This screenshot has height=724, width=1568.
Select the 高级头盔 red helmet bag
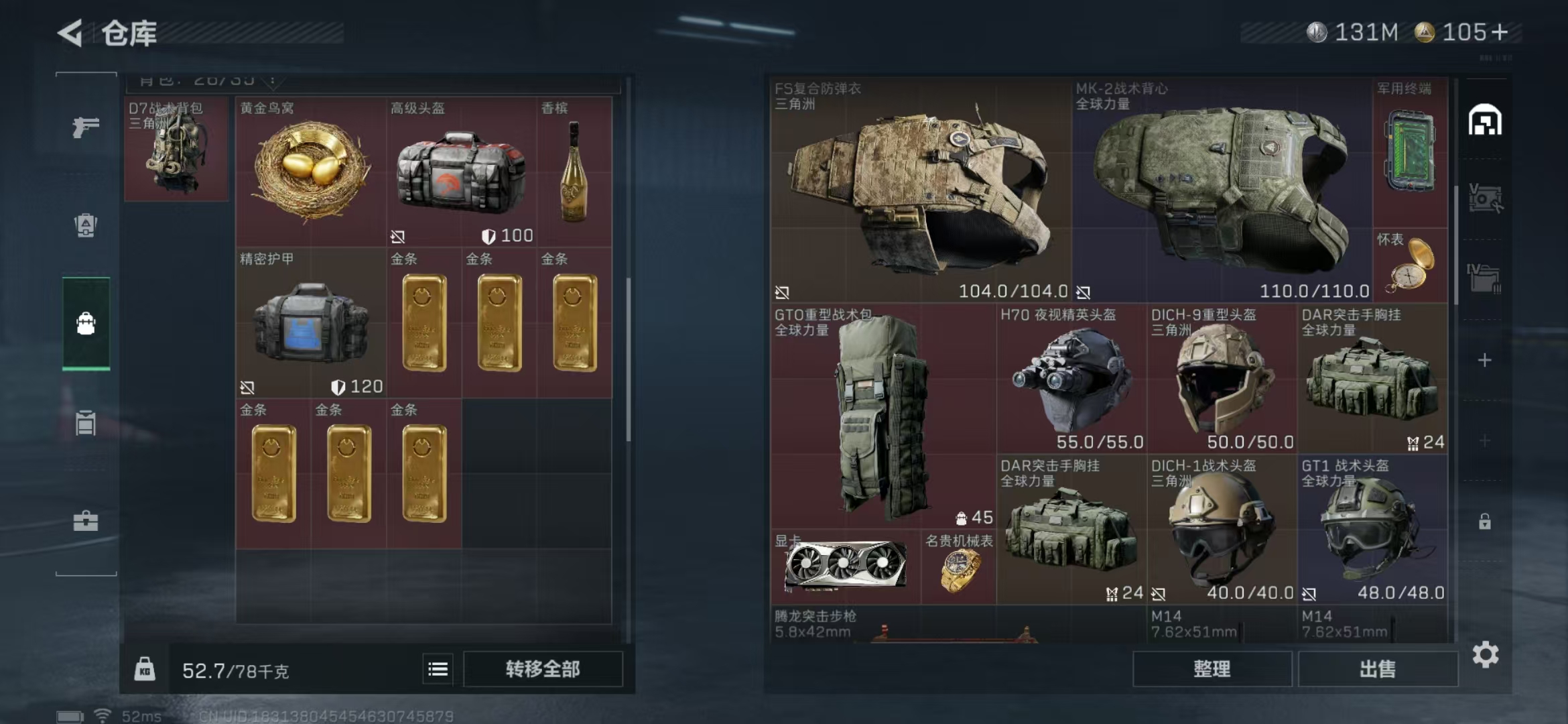[x=461, y=173]
